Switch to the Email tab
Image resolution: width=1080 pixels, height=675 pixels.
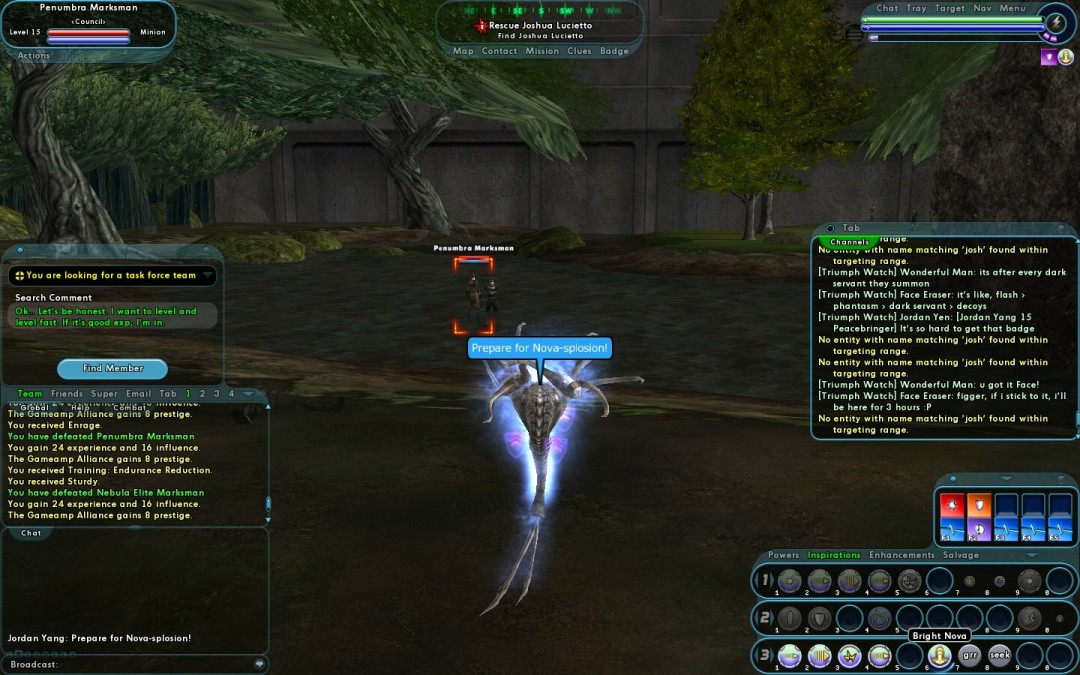(x=138, y=394)
